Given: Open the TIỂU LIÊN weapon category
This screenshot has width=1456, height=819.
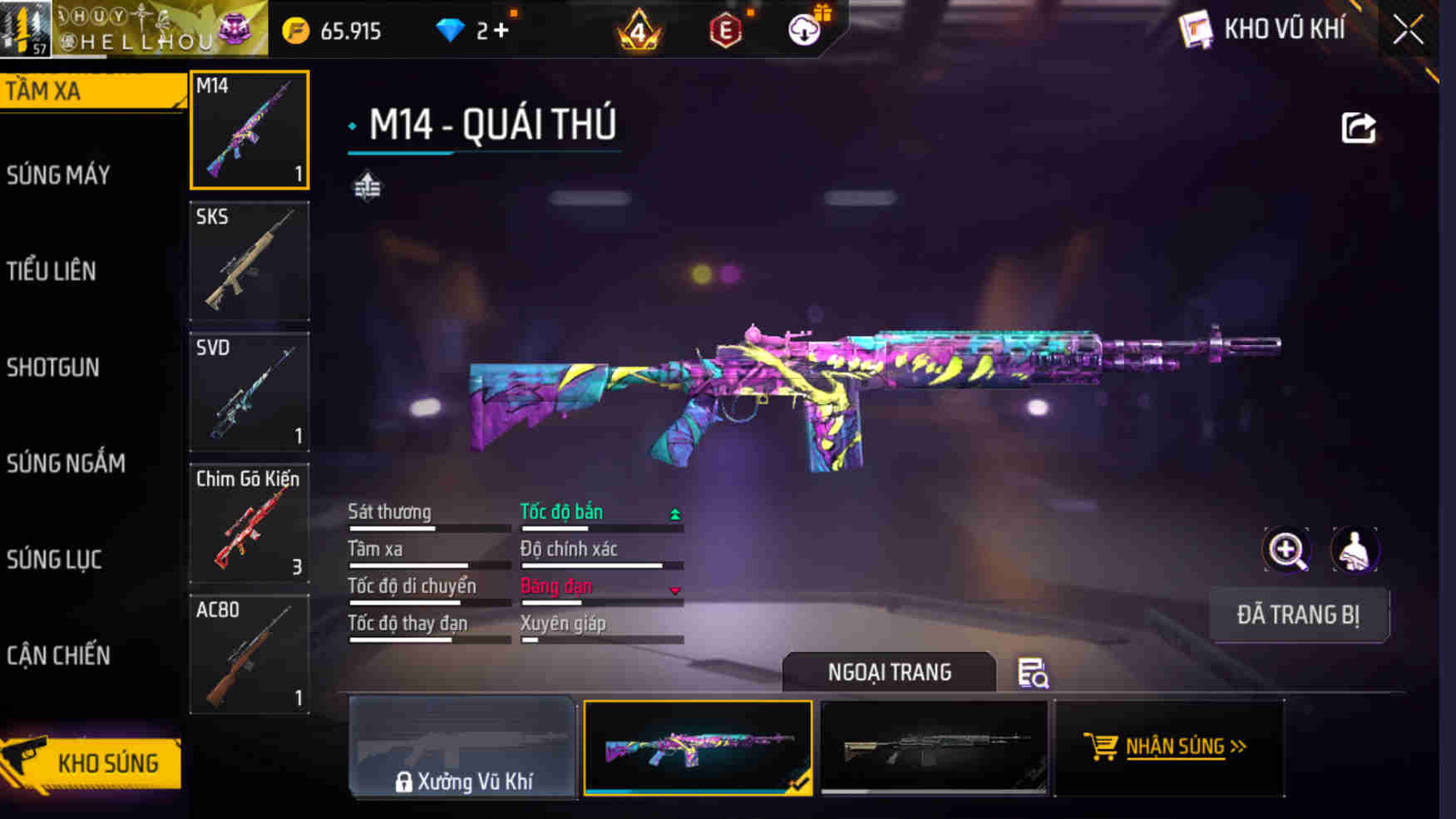Looking at the screenshot, I should [x=52, y=271].
